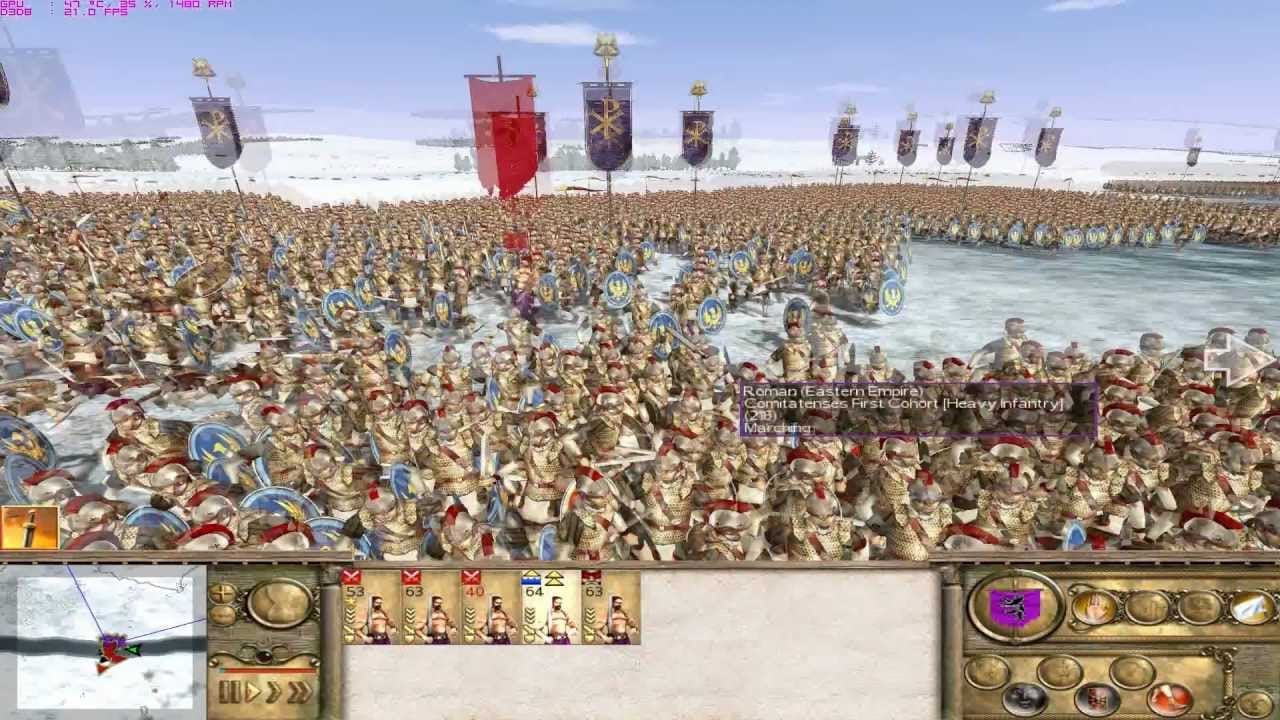The width and height of the screenshot is (1280, 720).
Task: Pause the battle with the pause button
Action: [x=228, y=691]
